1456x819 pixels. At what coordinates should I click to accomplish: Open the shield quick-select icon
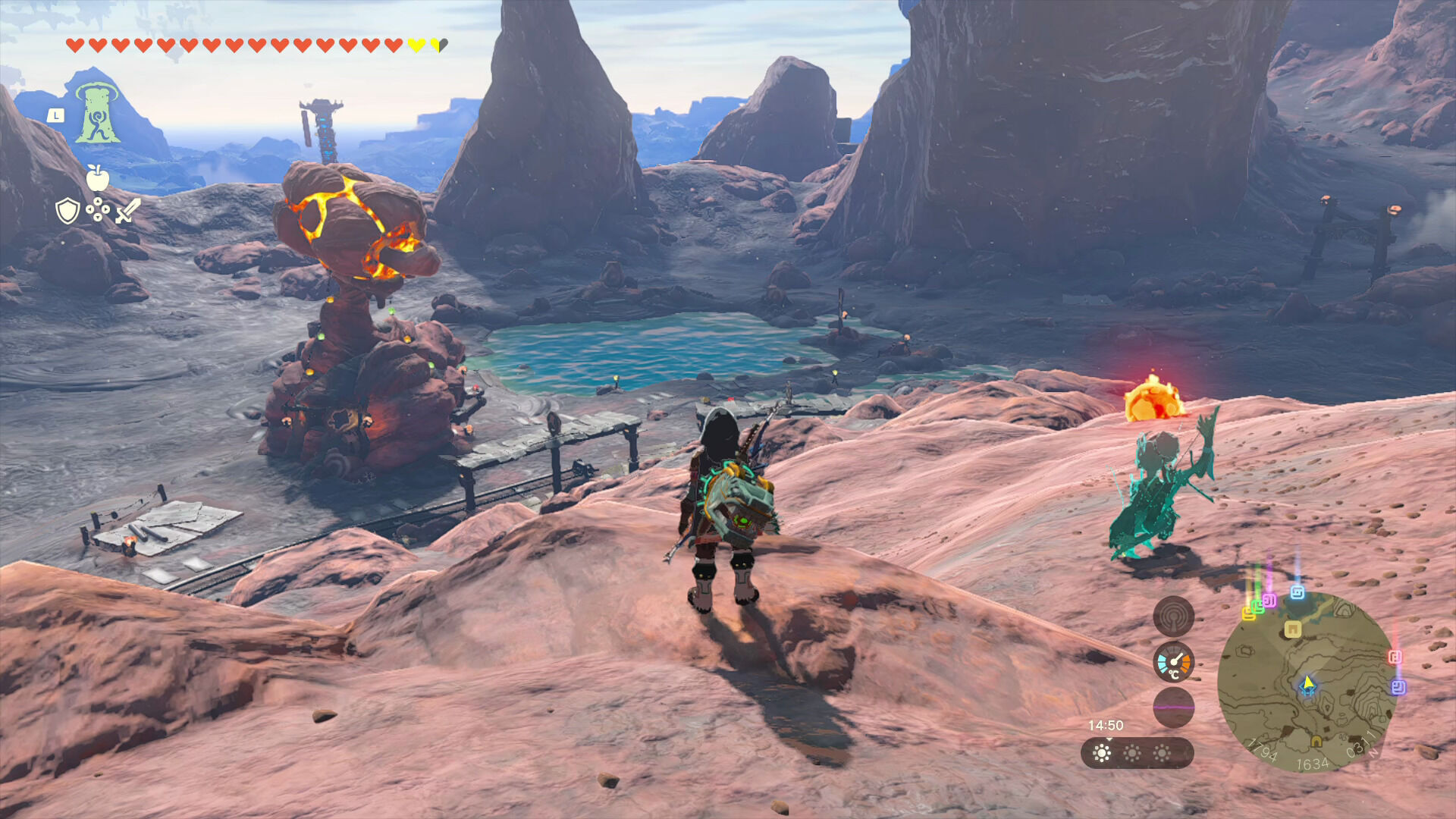(x=67, y=210)
